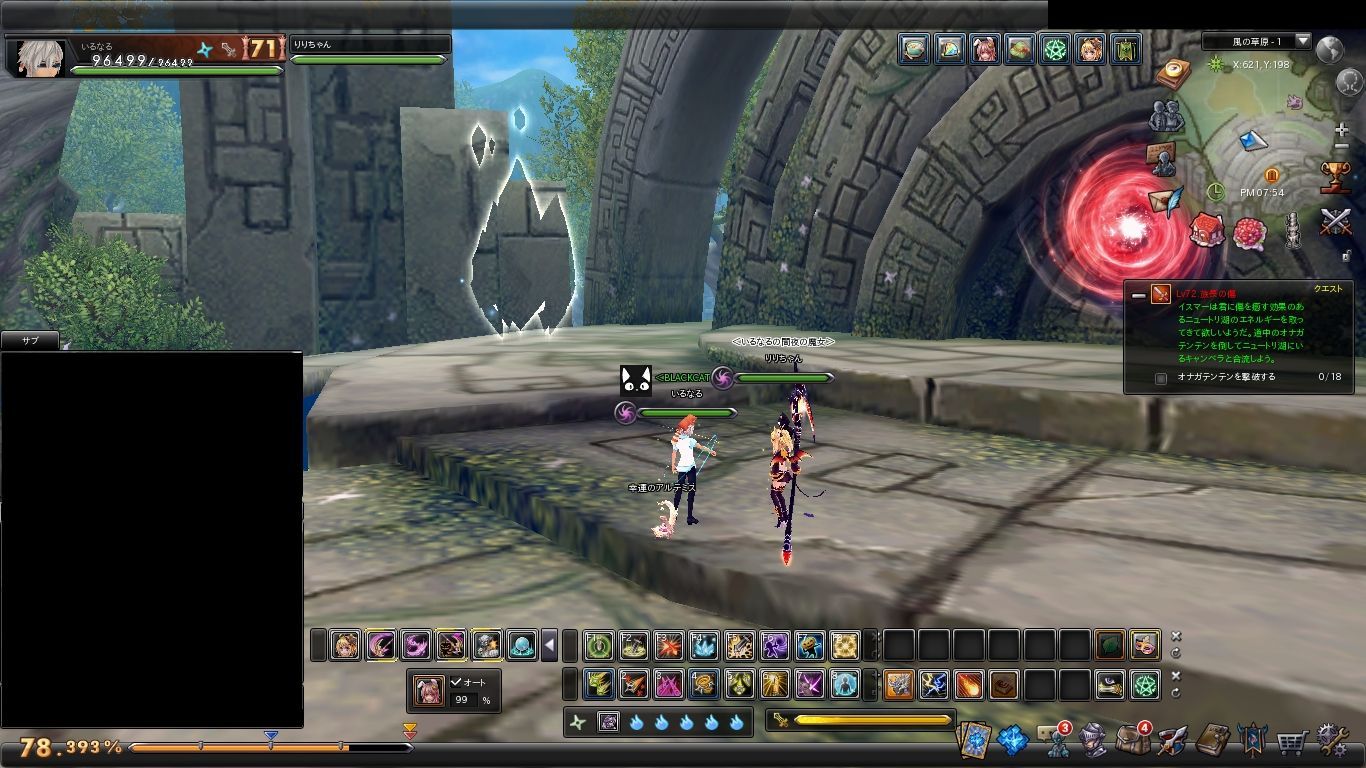Open system settings gear and wrench
1366x768 pixels.
pyautogui.click(x=1332, y=740)
